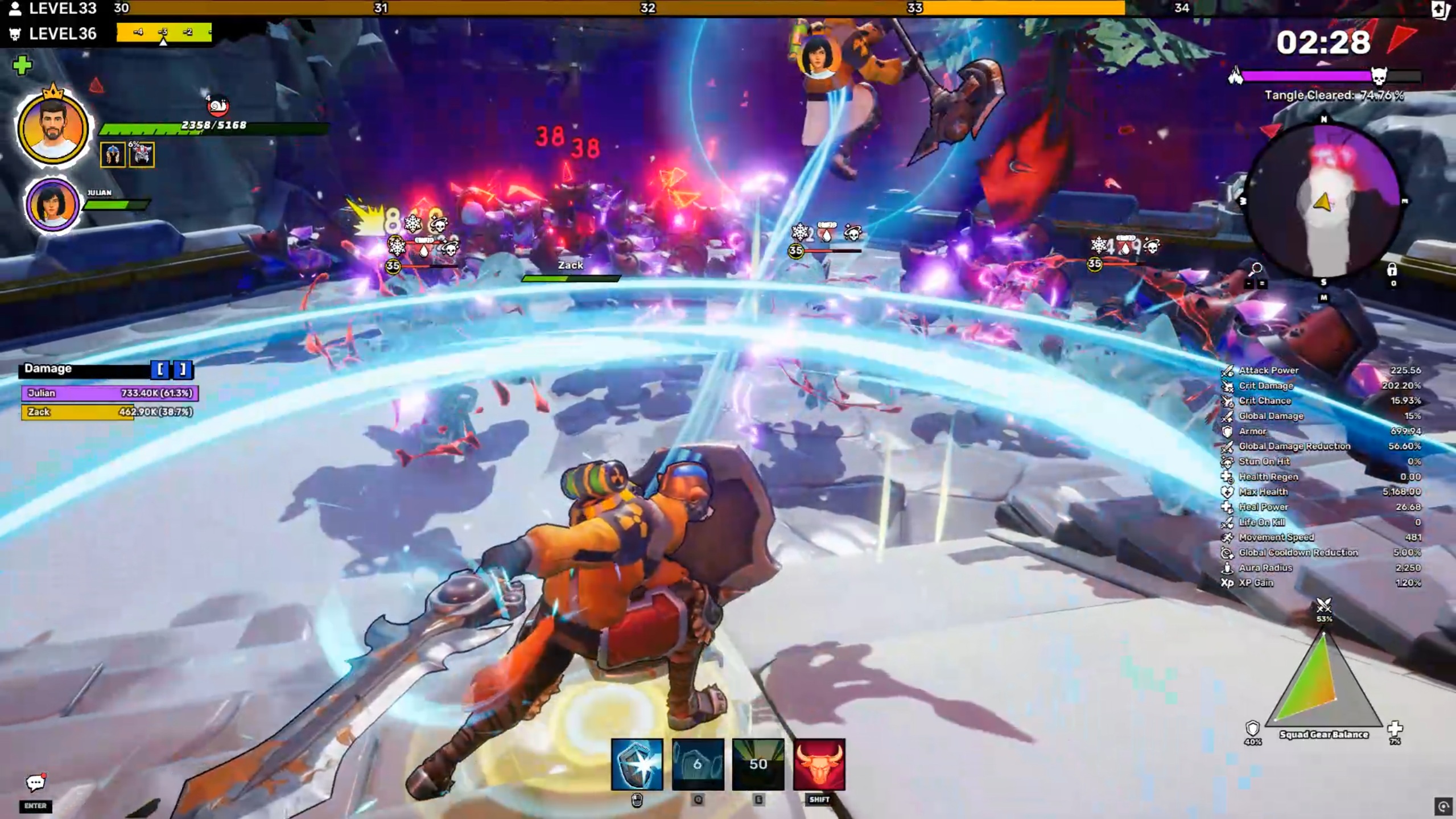Screen dimensions: 1456x819
Task: Toggle the minimap padlock icon
Action: click(x=1392, y=270)
